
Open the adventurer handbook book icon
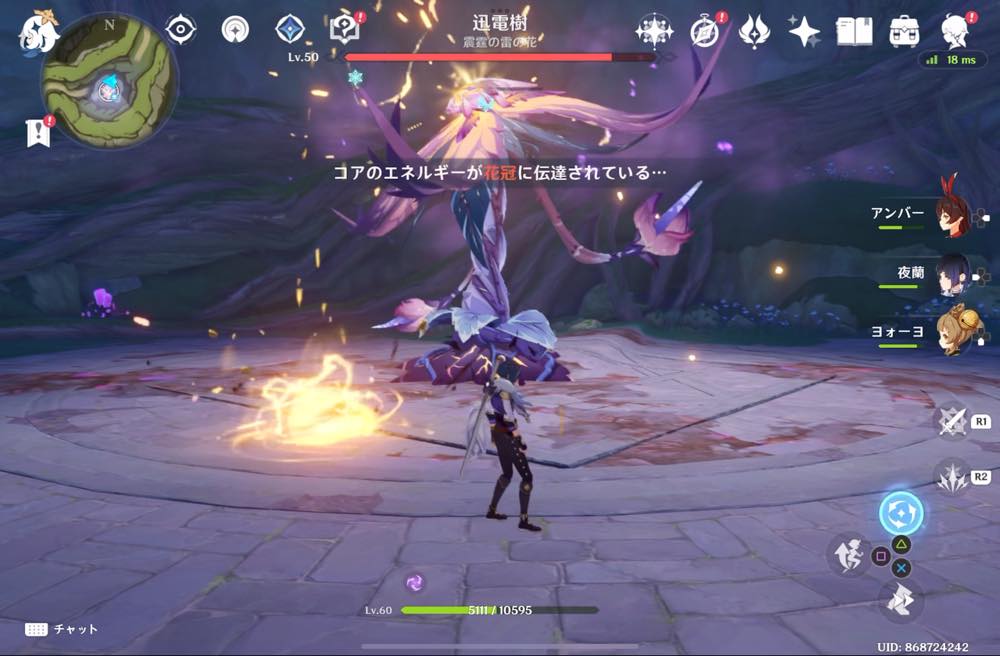tap(854, 32)
